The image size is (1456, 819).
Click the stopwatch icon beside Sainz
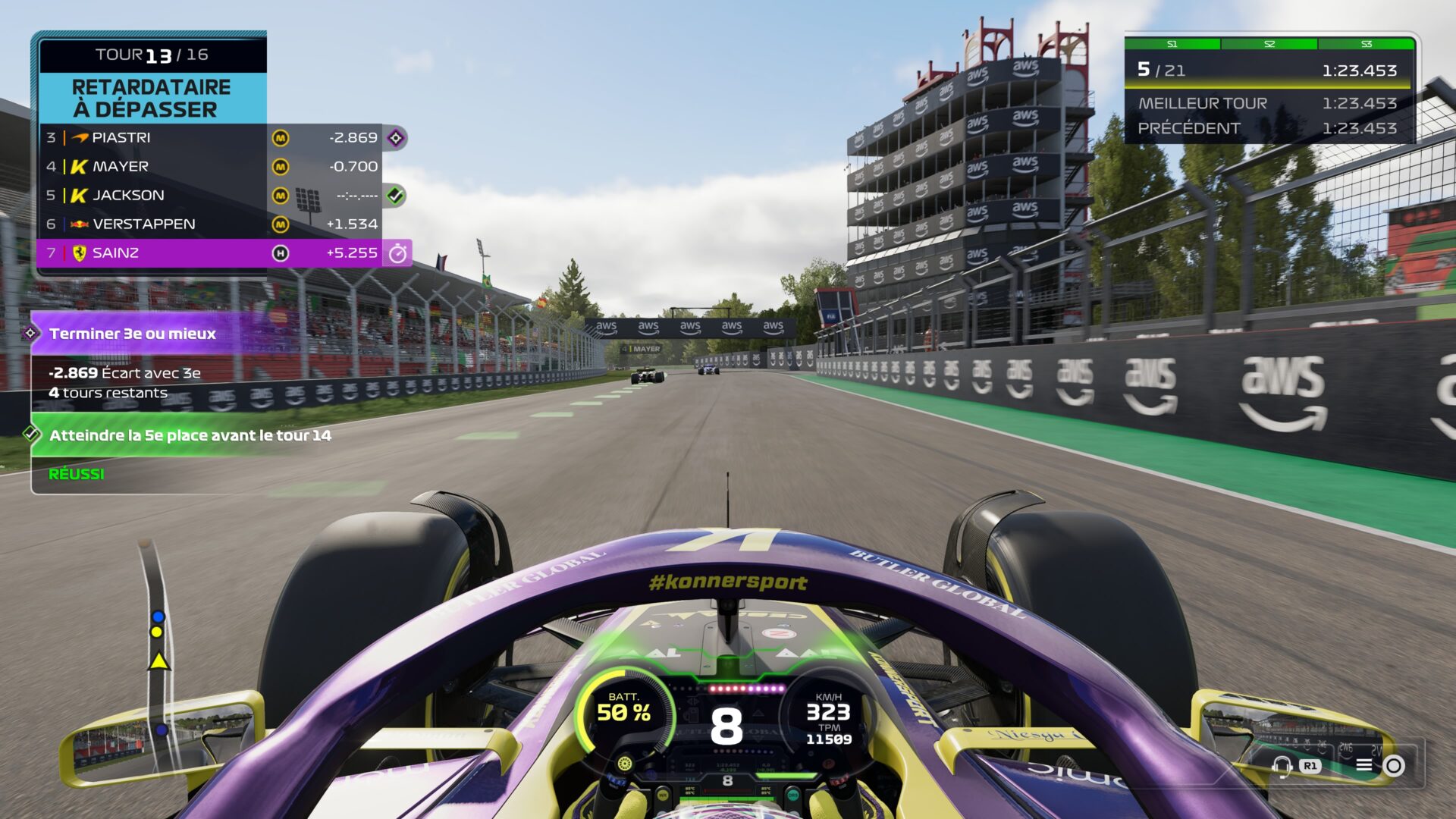(x=397, y=254)
